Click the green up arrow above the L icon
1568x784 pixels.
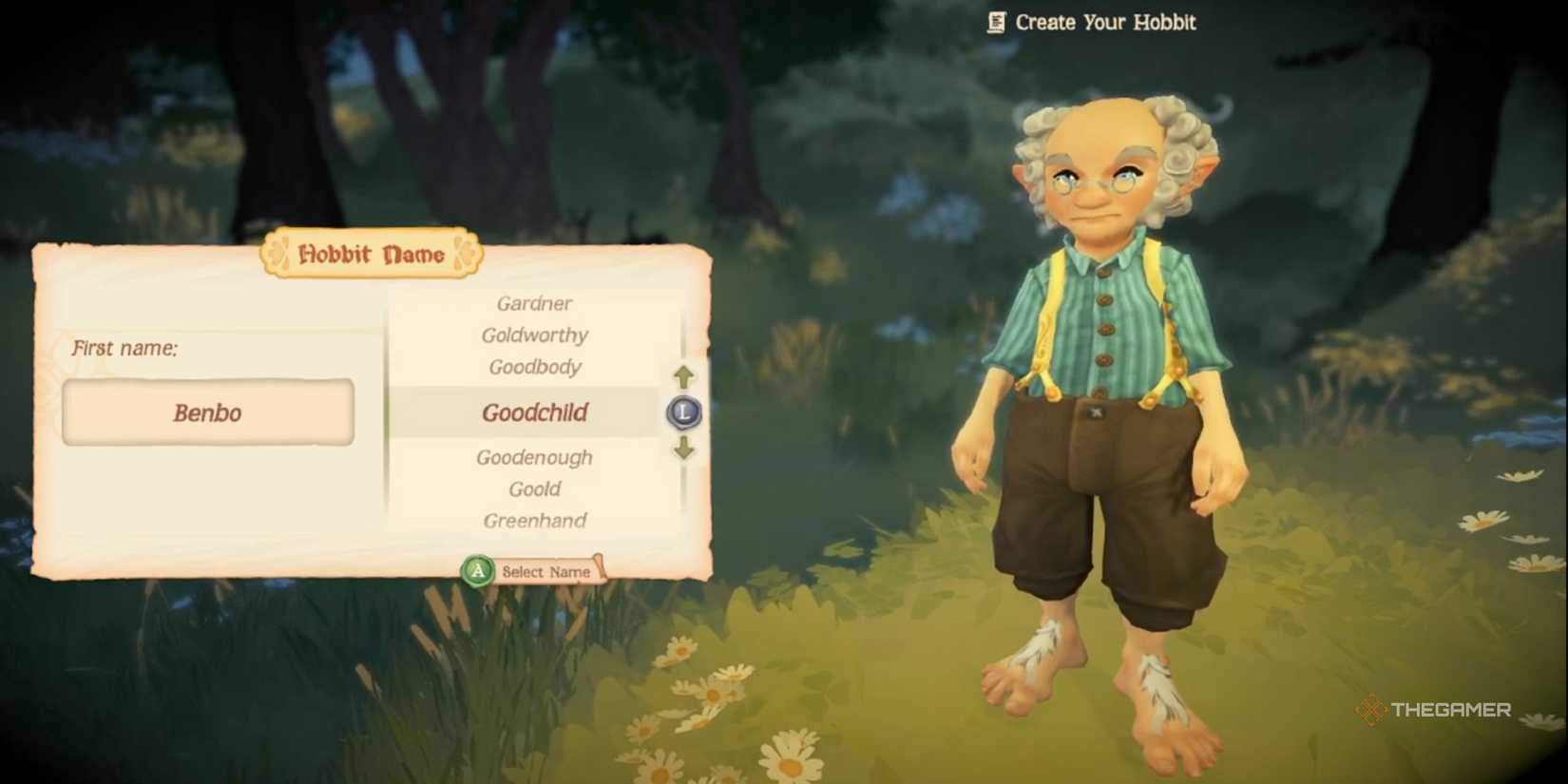point(682,374)
